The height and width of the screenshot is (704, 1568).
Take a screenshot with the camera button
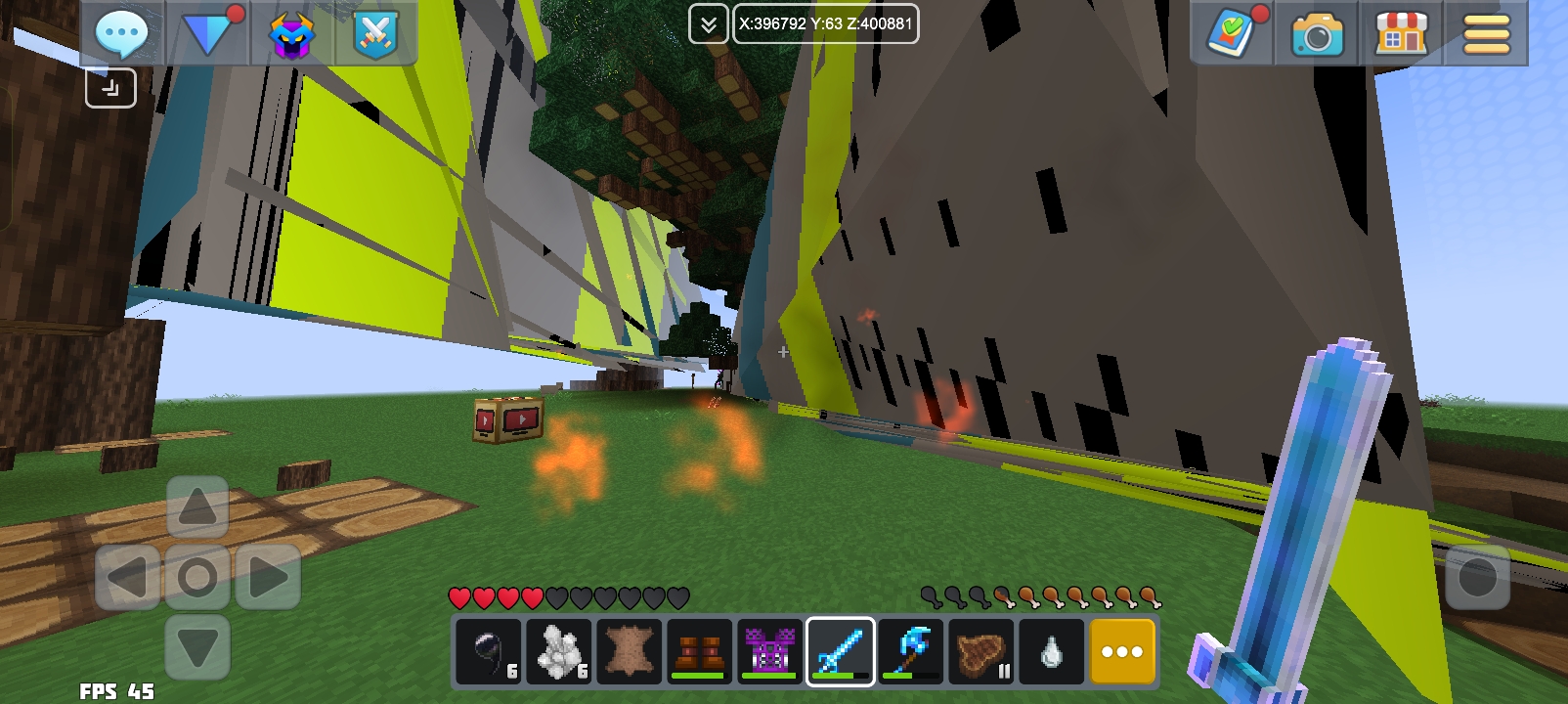pos(1317,35)
